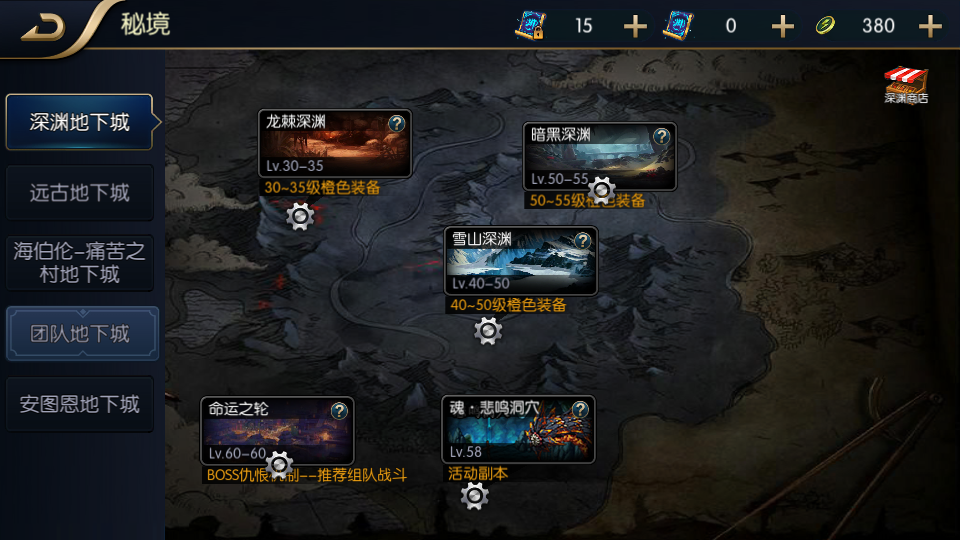Add more gold coin currency

click(930, 26)
